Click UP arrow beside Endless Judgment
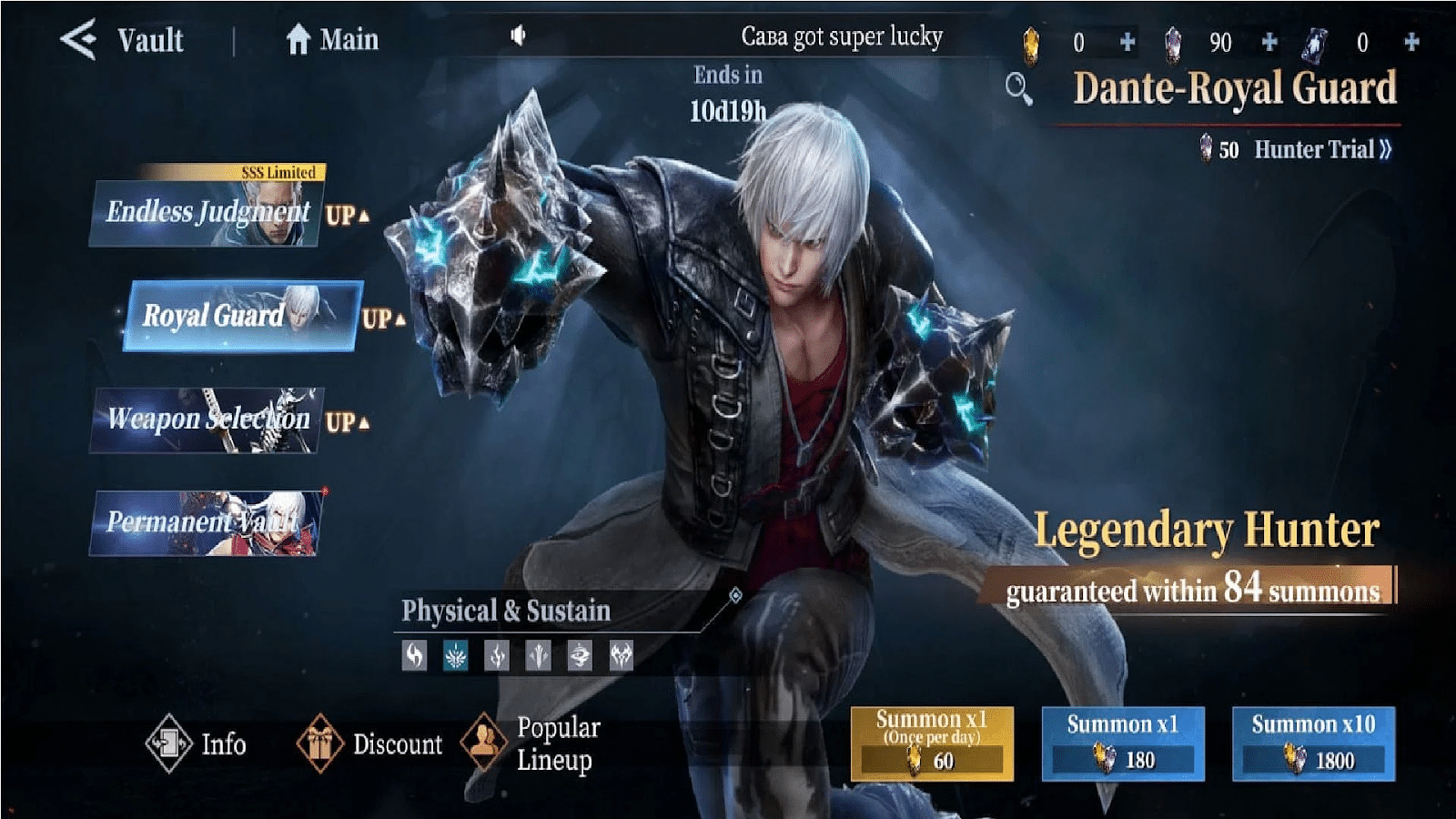 tap(349, 216)
